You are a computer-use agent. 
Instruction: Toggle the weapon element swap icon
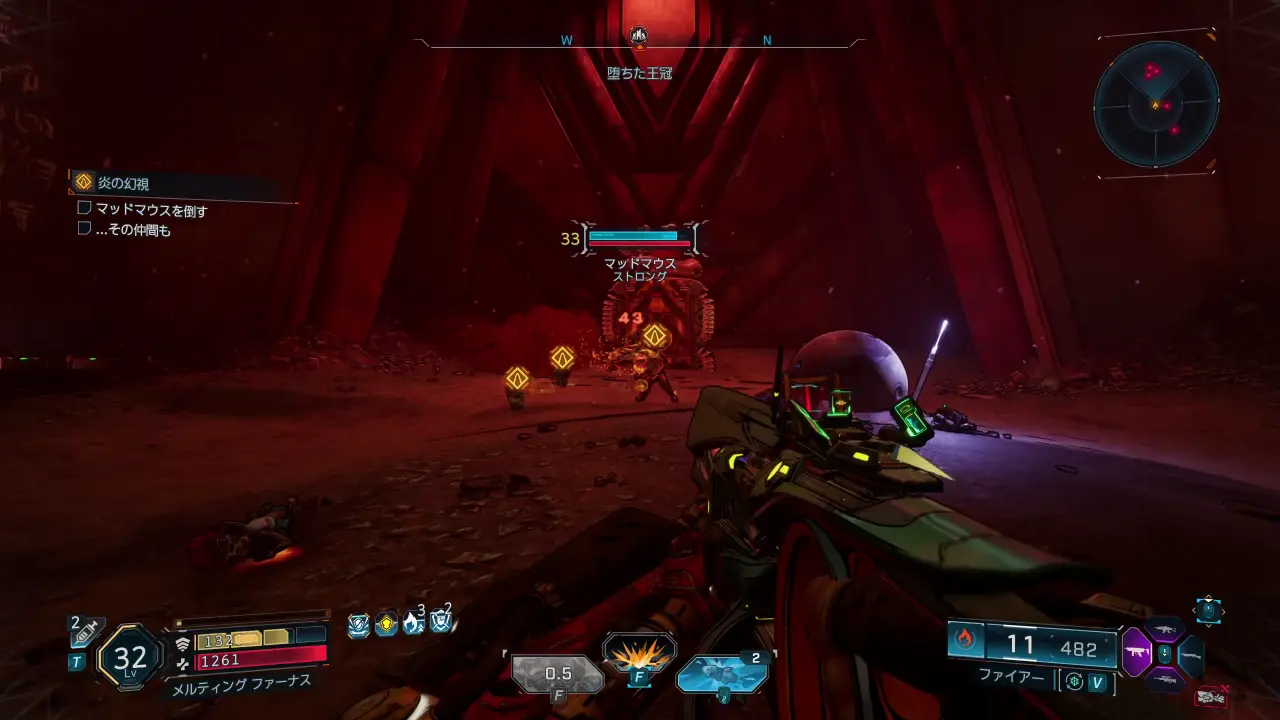[x=1075, y=682]
